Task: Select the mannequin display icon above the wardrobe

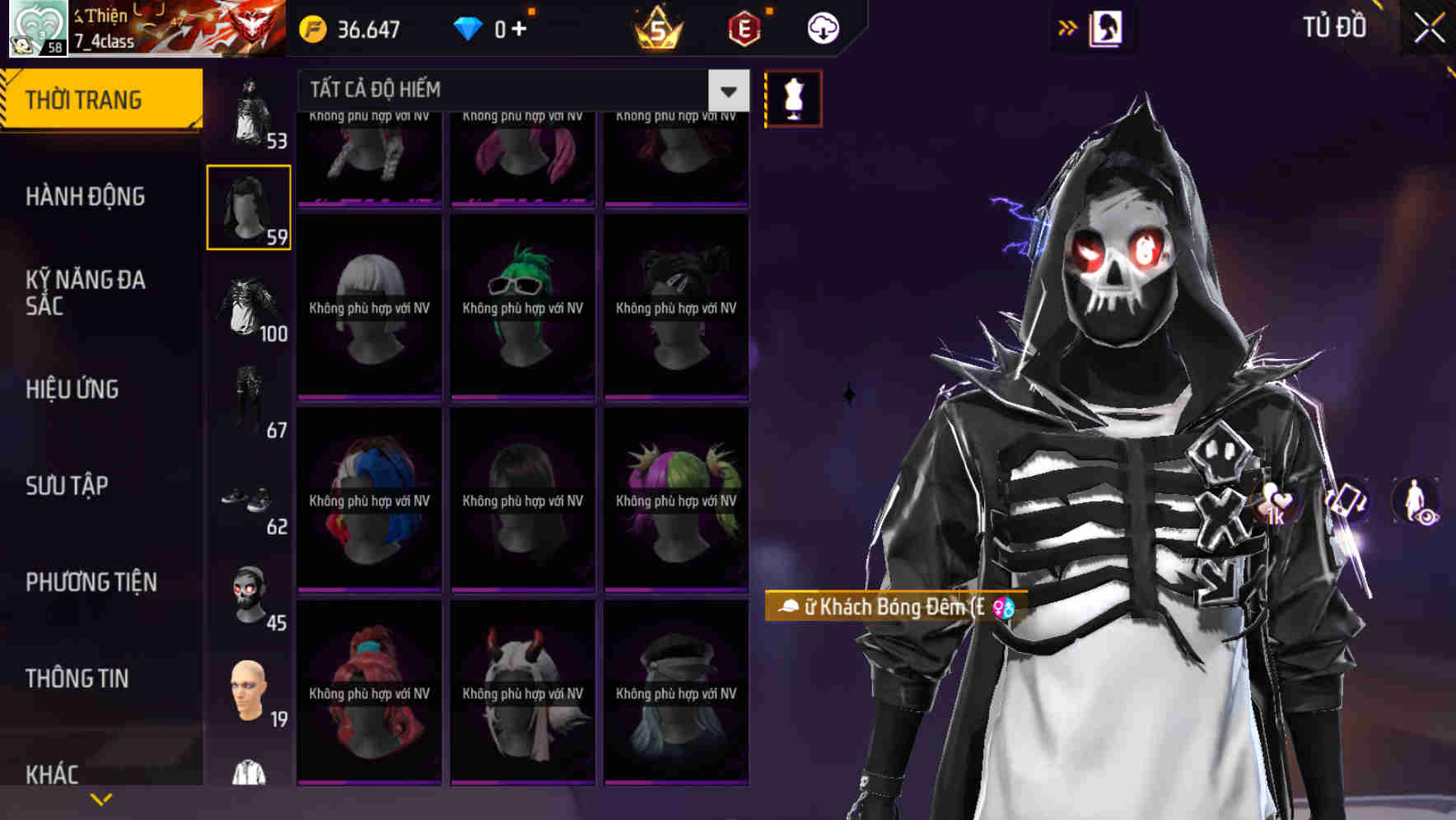Action: 793,97
